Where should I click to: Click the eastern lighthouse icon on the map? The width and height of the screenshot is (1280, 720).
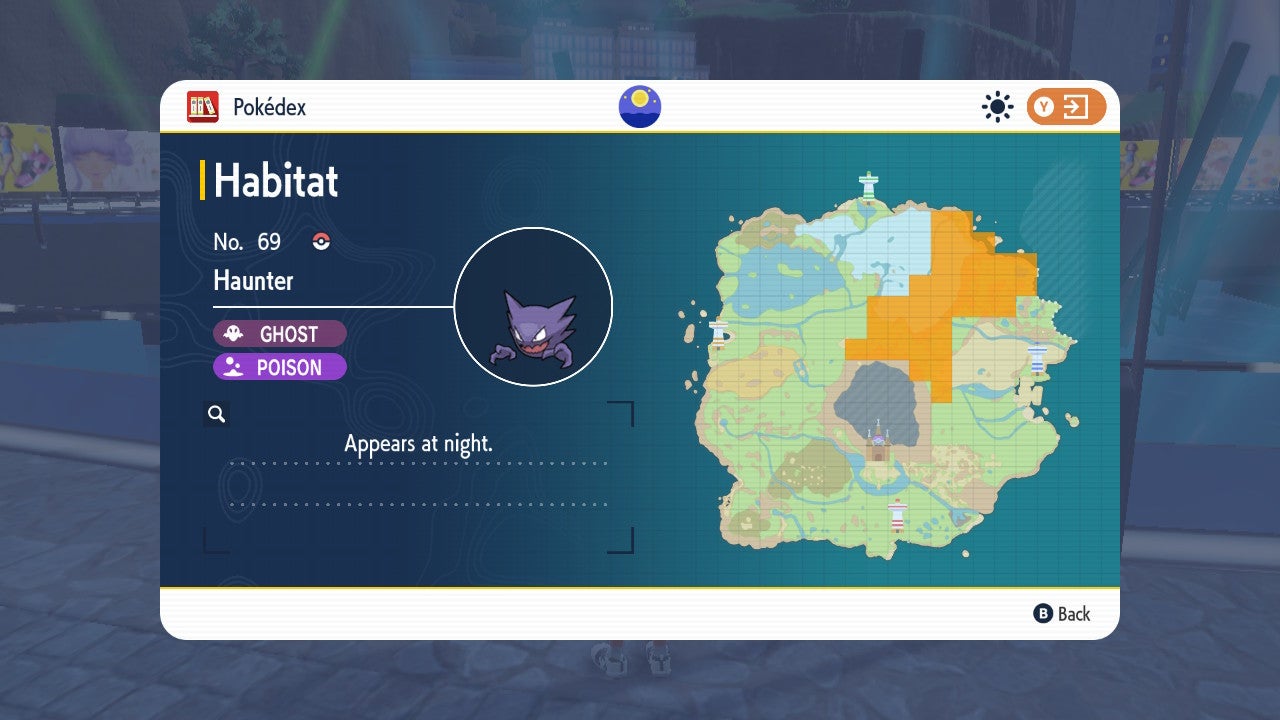tap(1037, 357)
